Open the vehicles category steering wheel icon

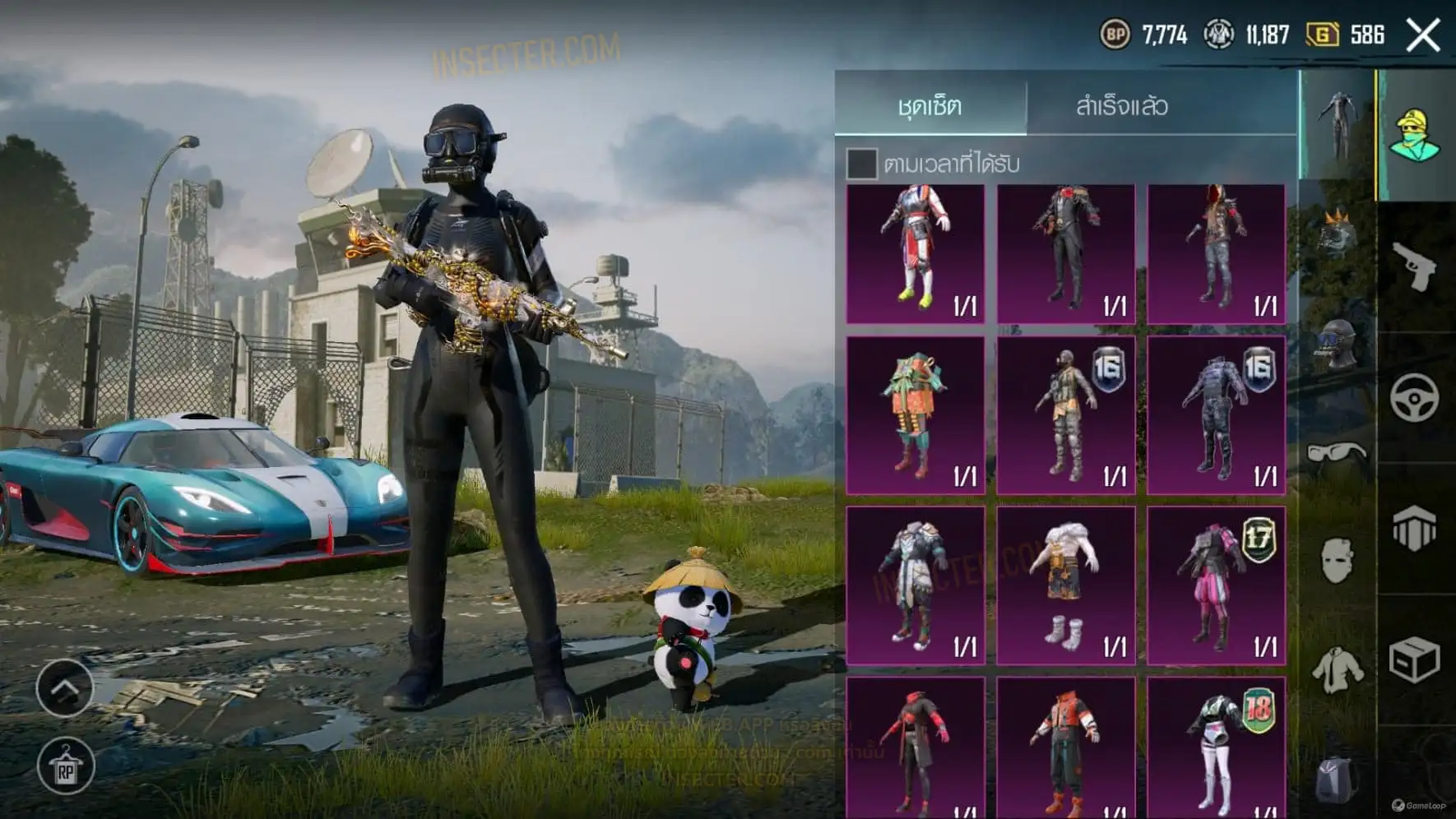pyautogui.click(x=1415, y=398)
